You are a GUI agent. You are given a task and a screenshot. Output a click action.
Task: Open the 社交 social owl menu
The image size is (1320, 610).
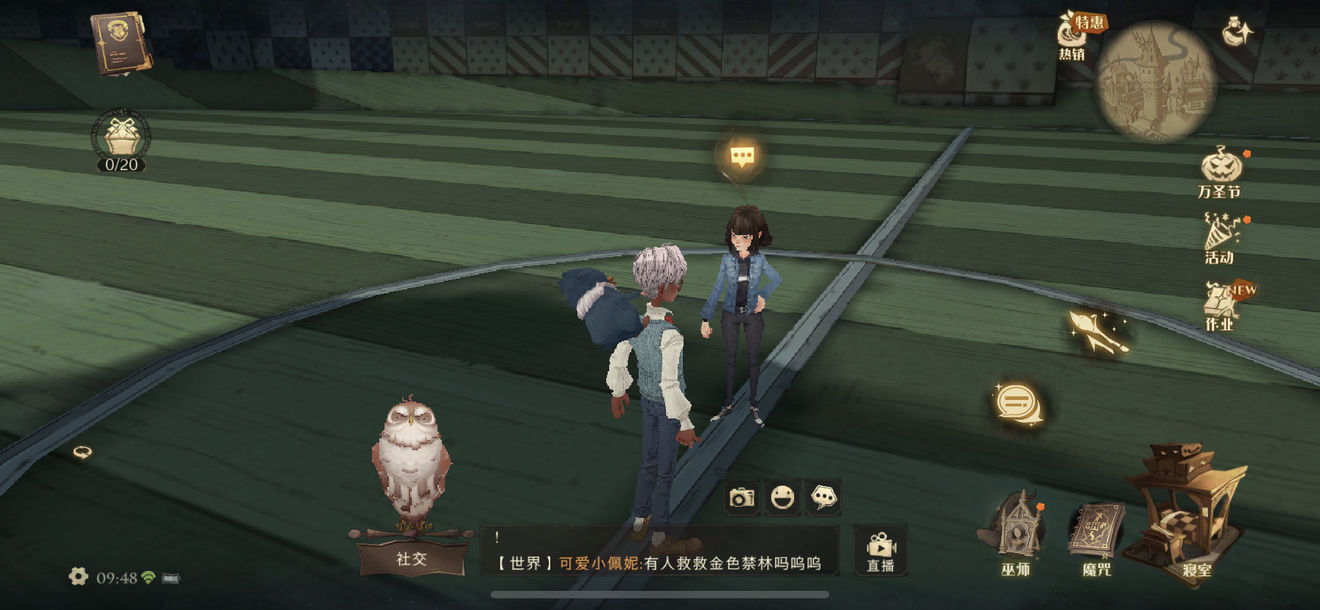click(x=411, y=500)
